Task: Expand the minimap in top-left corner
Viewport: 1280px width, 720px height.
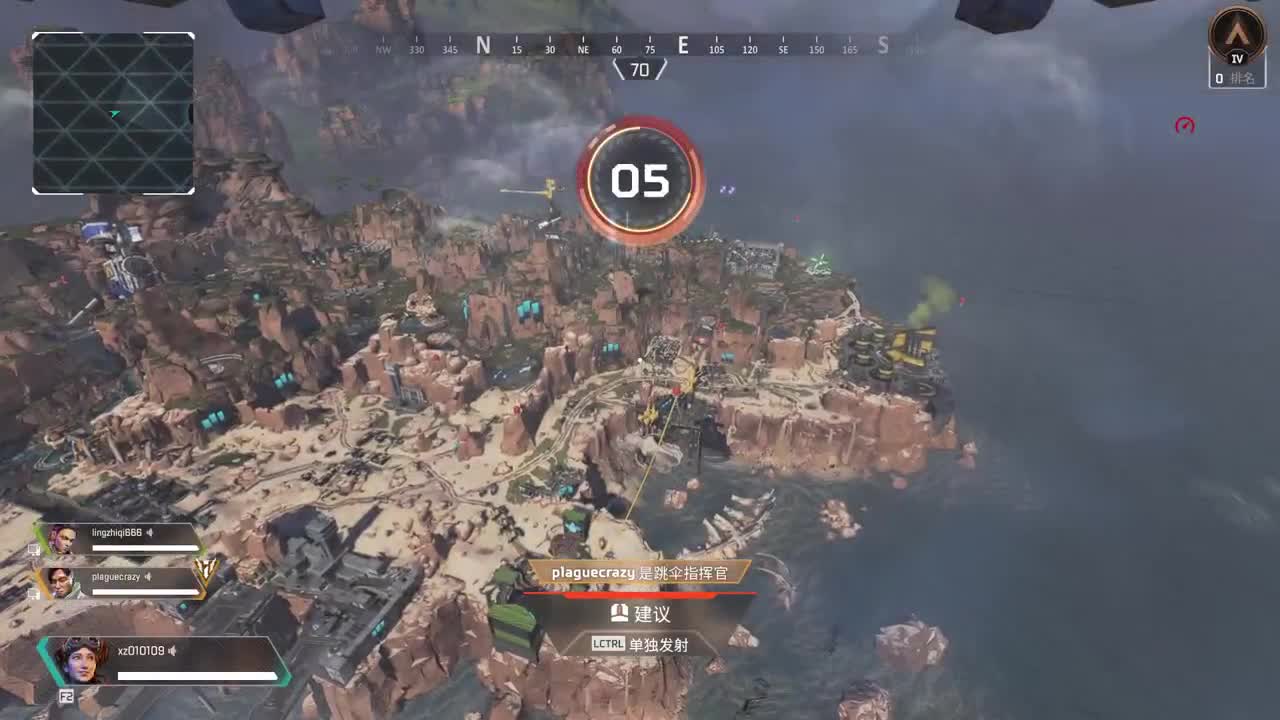Action: (x=112, y=112)
